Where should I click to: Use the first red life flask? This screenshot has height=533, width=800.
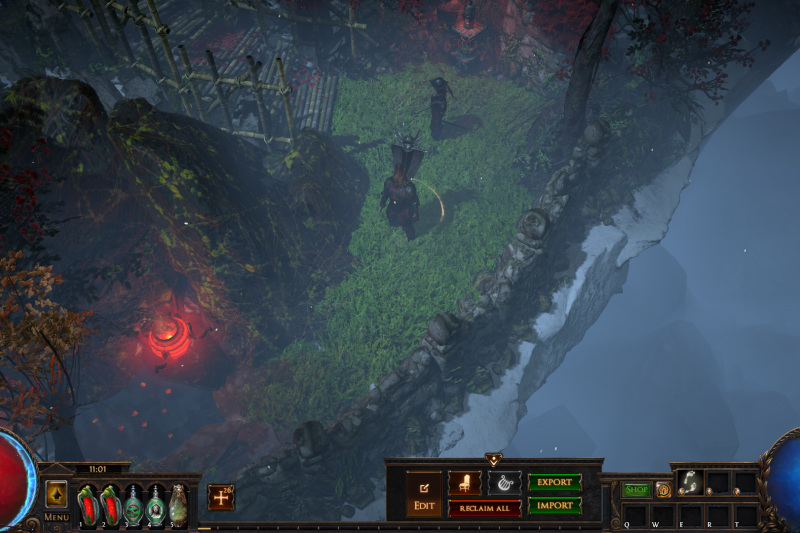coord(87,503)
